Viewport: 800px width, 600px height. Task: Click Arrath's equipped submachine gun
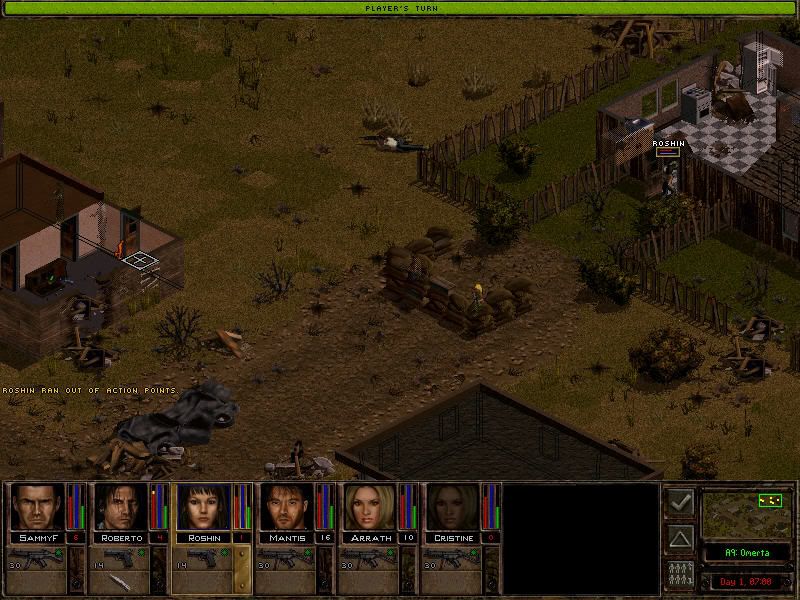373,558
